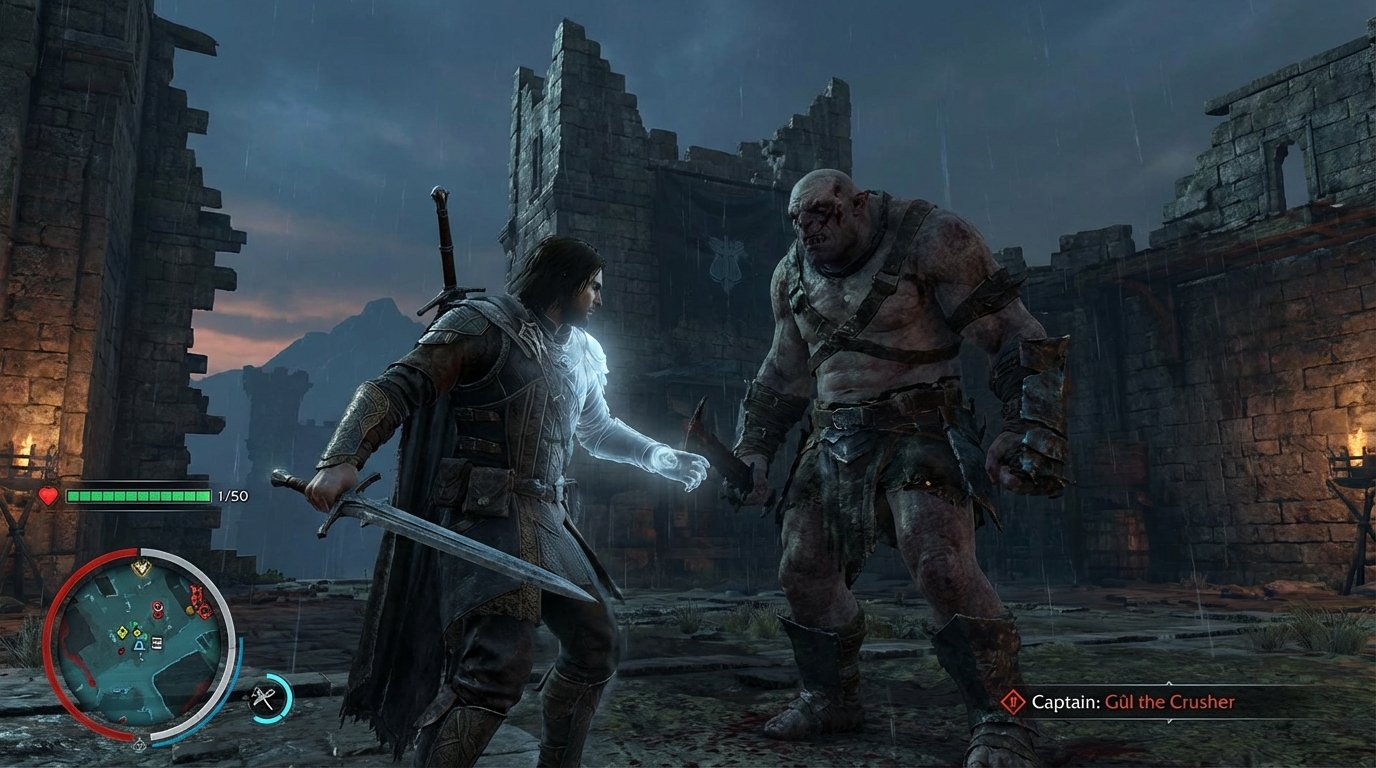Select the second red skull cluster on minimap
This screenshot has height=768, width=1376.
pos(203,609)
